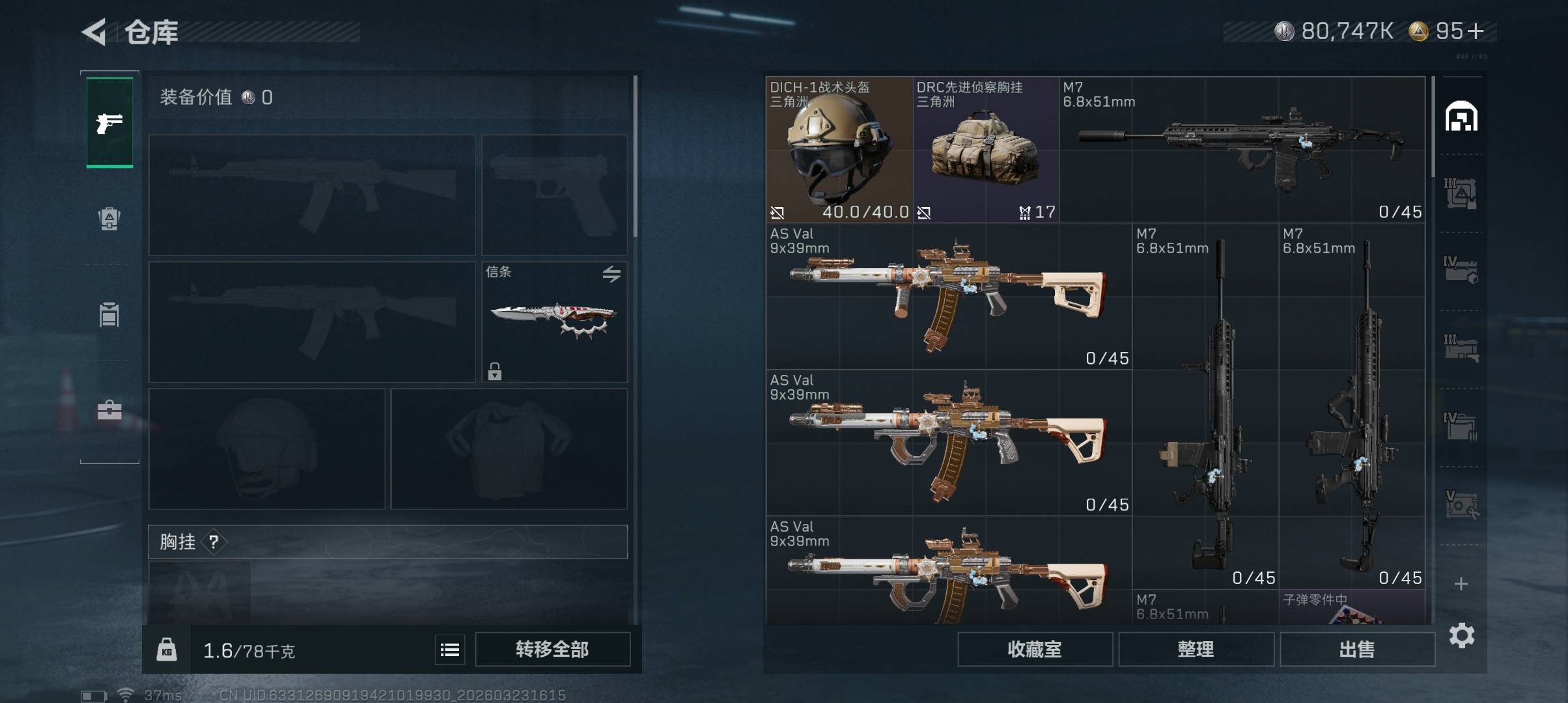The width and height of the screenshot is (1568, 703).
Task: Pick the DRC先进侦察胸挂 chest rig
Action: point(985,150)
